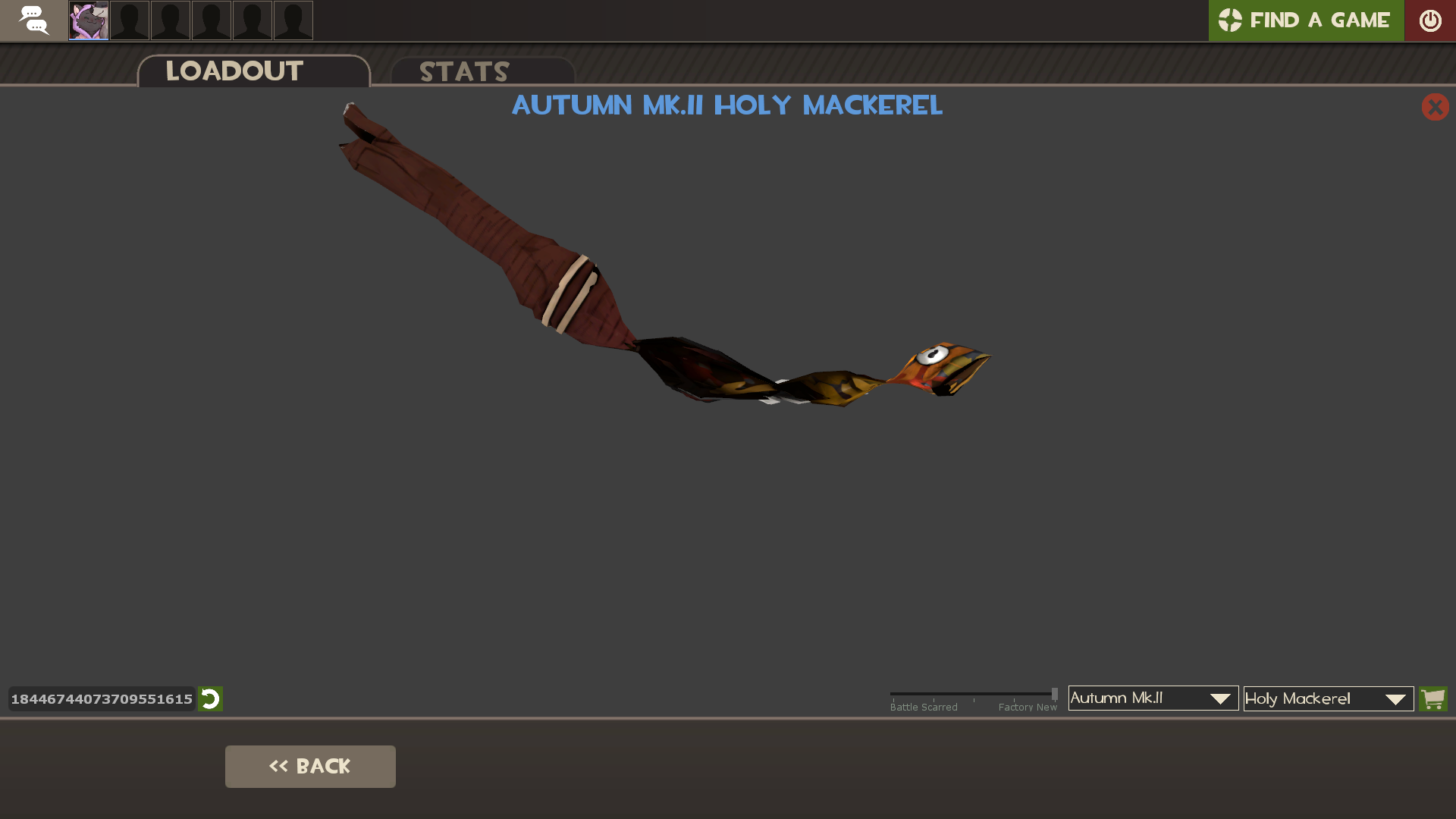Click the last empty party slot silhouette

click(x=293, y=20)
